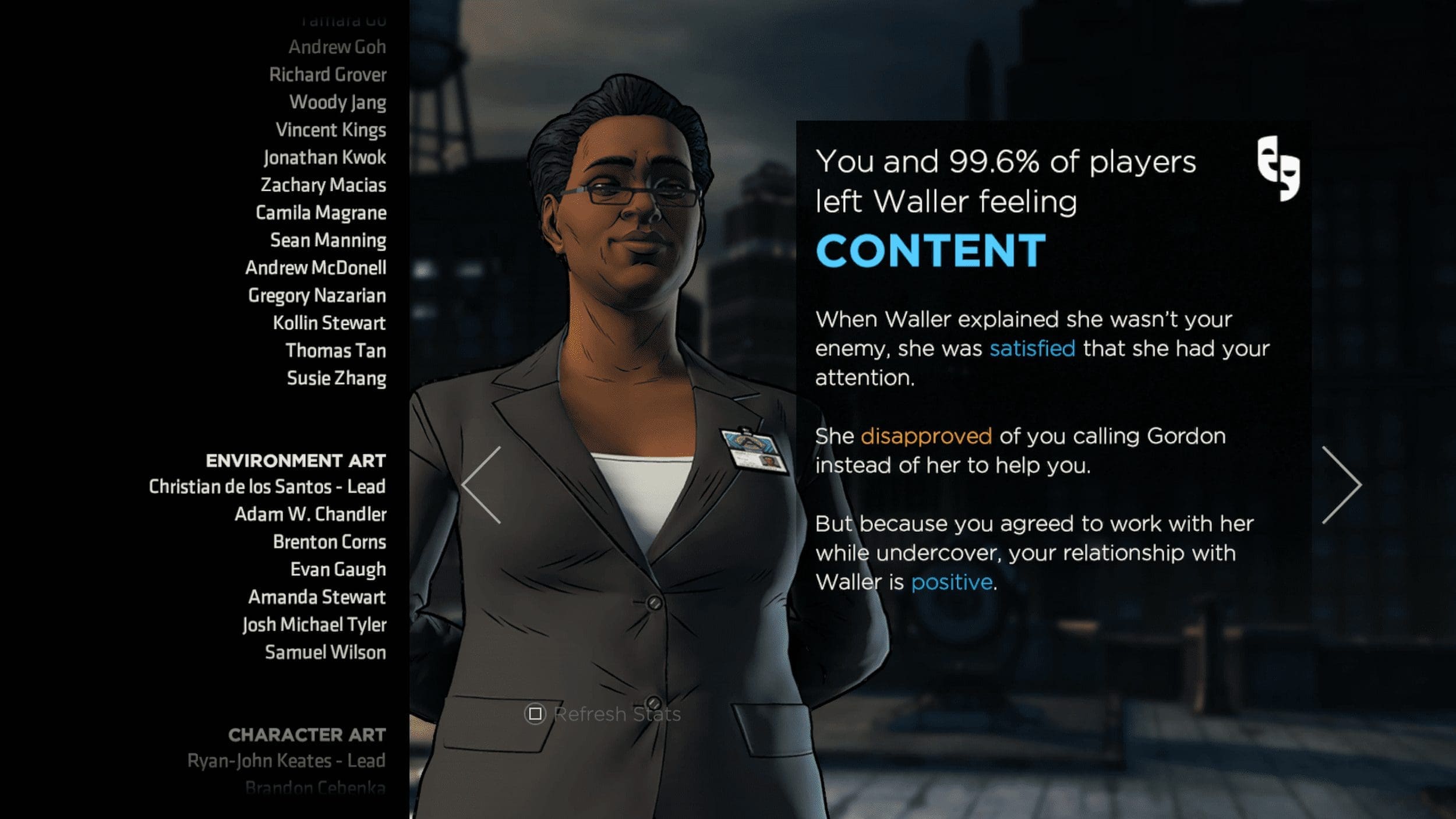Select Samuel Wilson in the credits
The width and height of the screenshot is (1456, 819).
tap(325, 653)
